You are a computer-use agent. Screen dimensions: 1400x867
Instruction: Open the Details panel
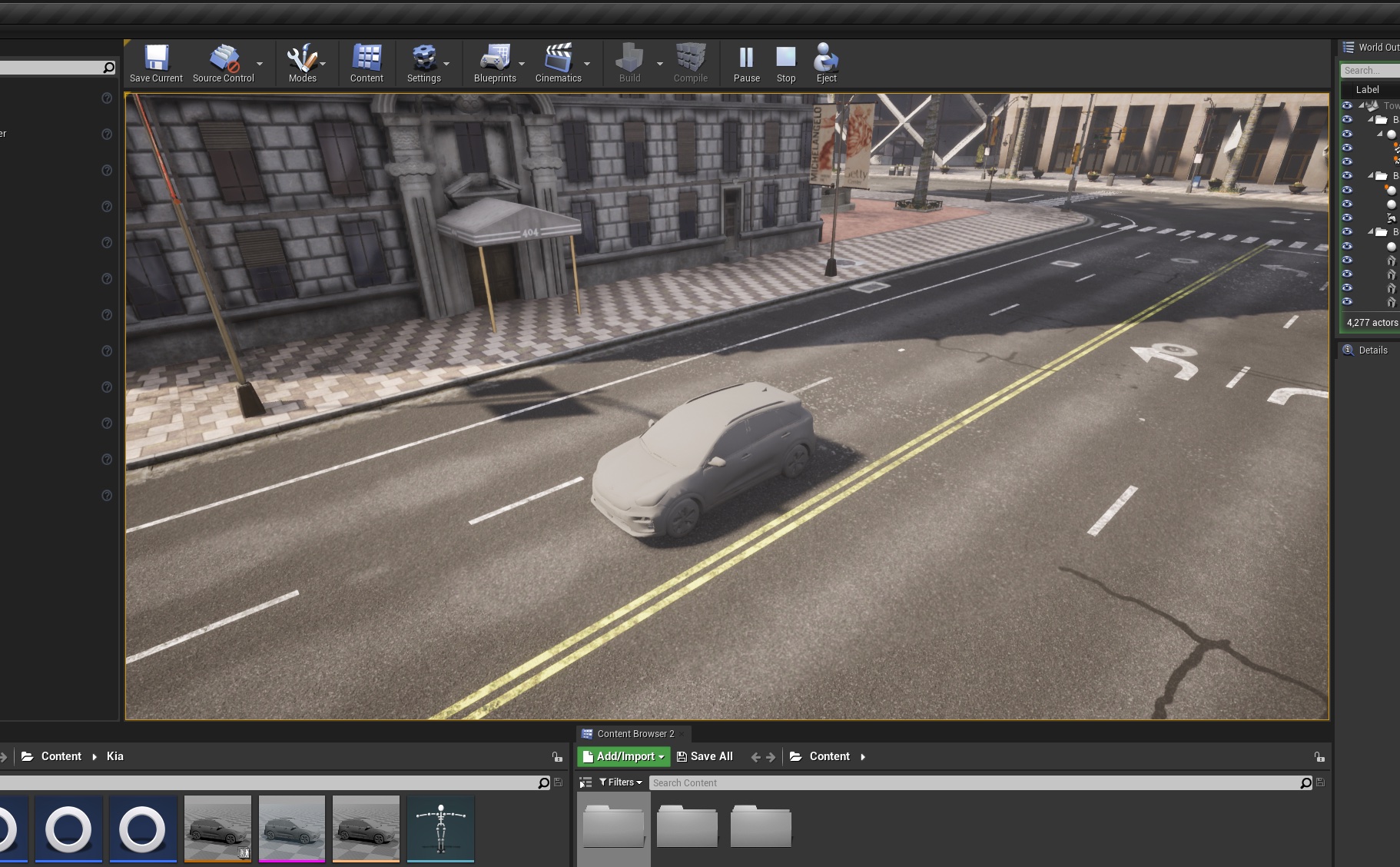click(x=1372, y=350)
